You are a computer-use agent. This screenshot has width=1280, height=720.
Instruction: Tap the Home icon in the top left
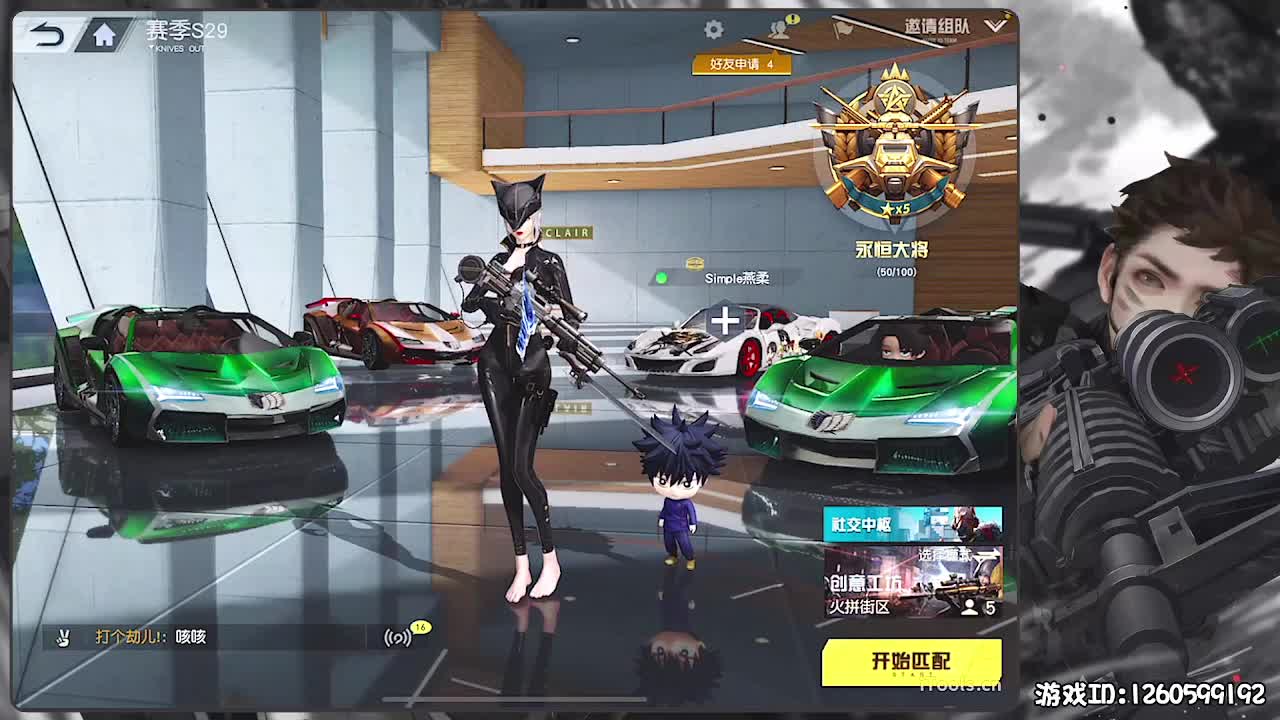pyautogui.click(x=104, y=33)
